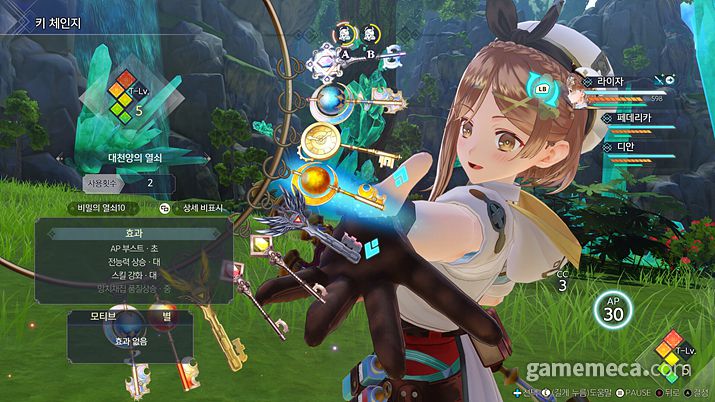This screenshot has height=402, width=715.
Task: Select the character A portrait icon
Action: [x=343, y=34]
